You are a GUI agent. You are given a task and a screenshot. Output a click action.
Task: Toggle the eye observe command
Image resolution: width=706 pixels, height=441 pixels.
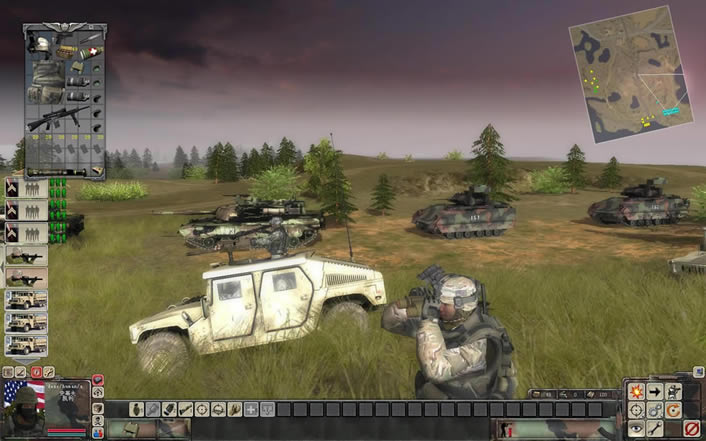(x=635, y=429)
